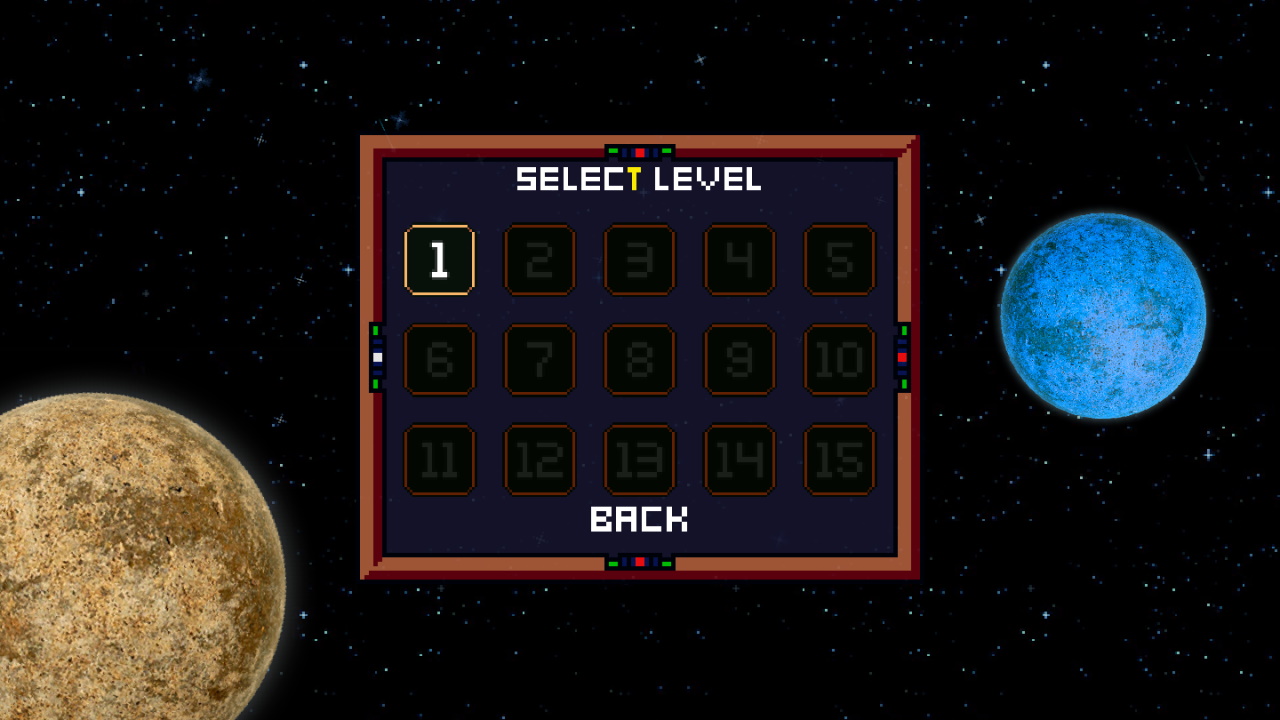Viewport: 1280px width, 720px height.
Task: Select level 13 from the bottom row
Action: pos(639,460)
